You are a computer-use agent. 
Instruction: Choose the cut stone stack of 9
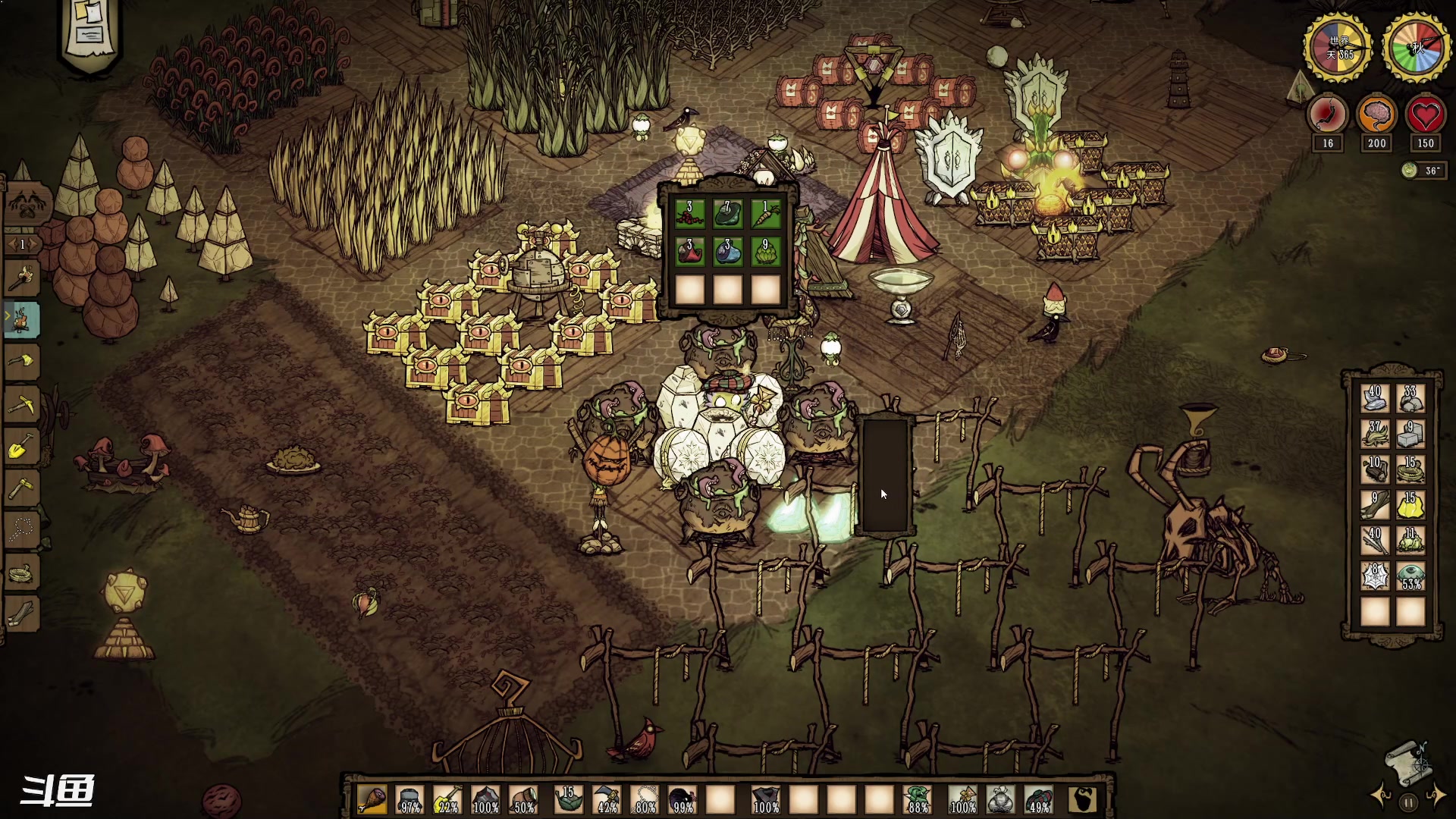click(1410, 435)
